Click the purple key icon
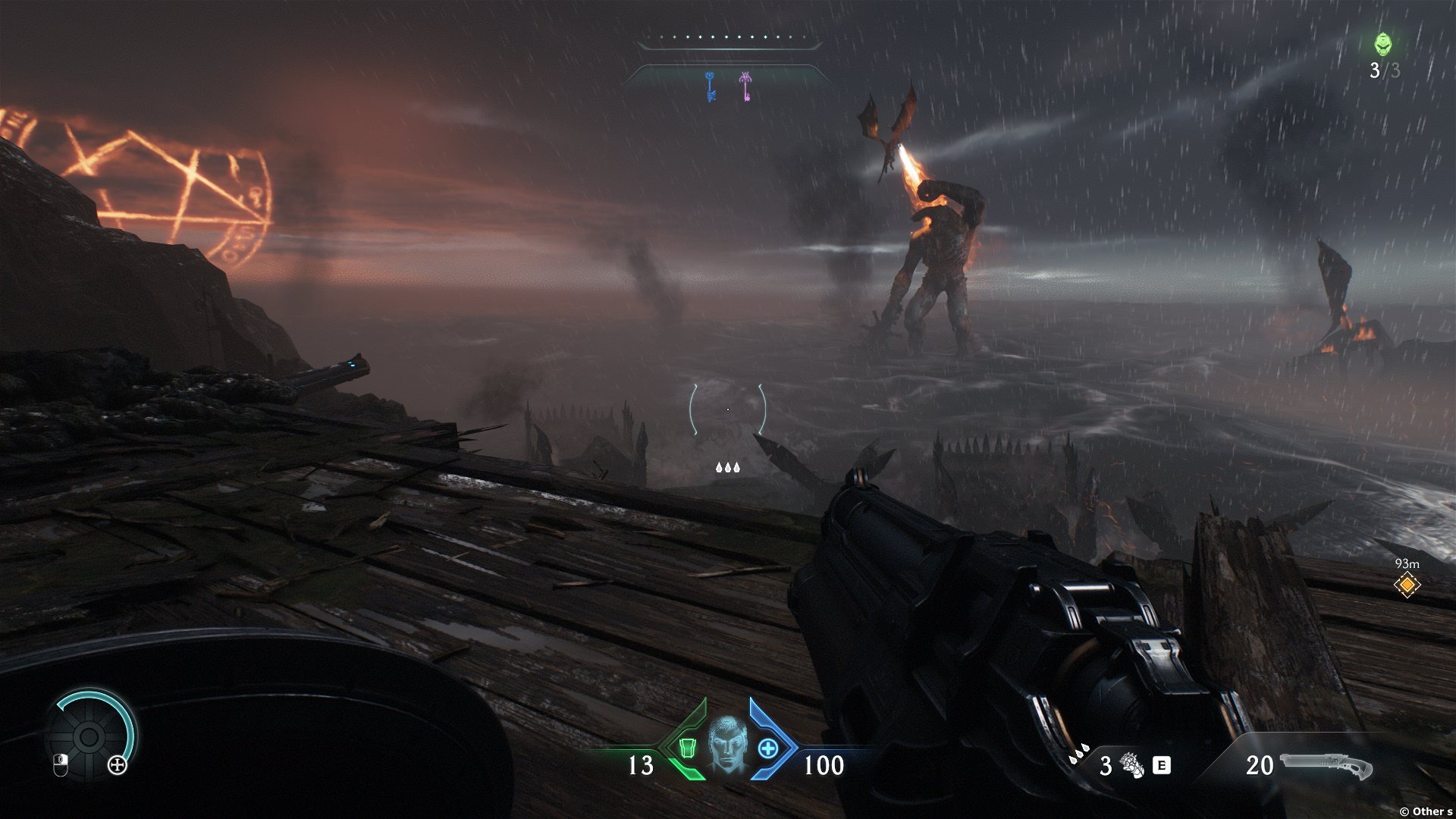 [745, 86]
